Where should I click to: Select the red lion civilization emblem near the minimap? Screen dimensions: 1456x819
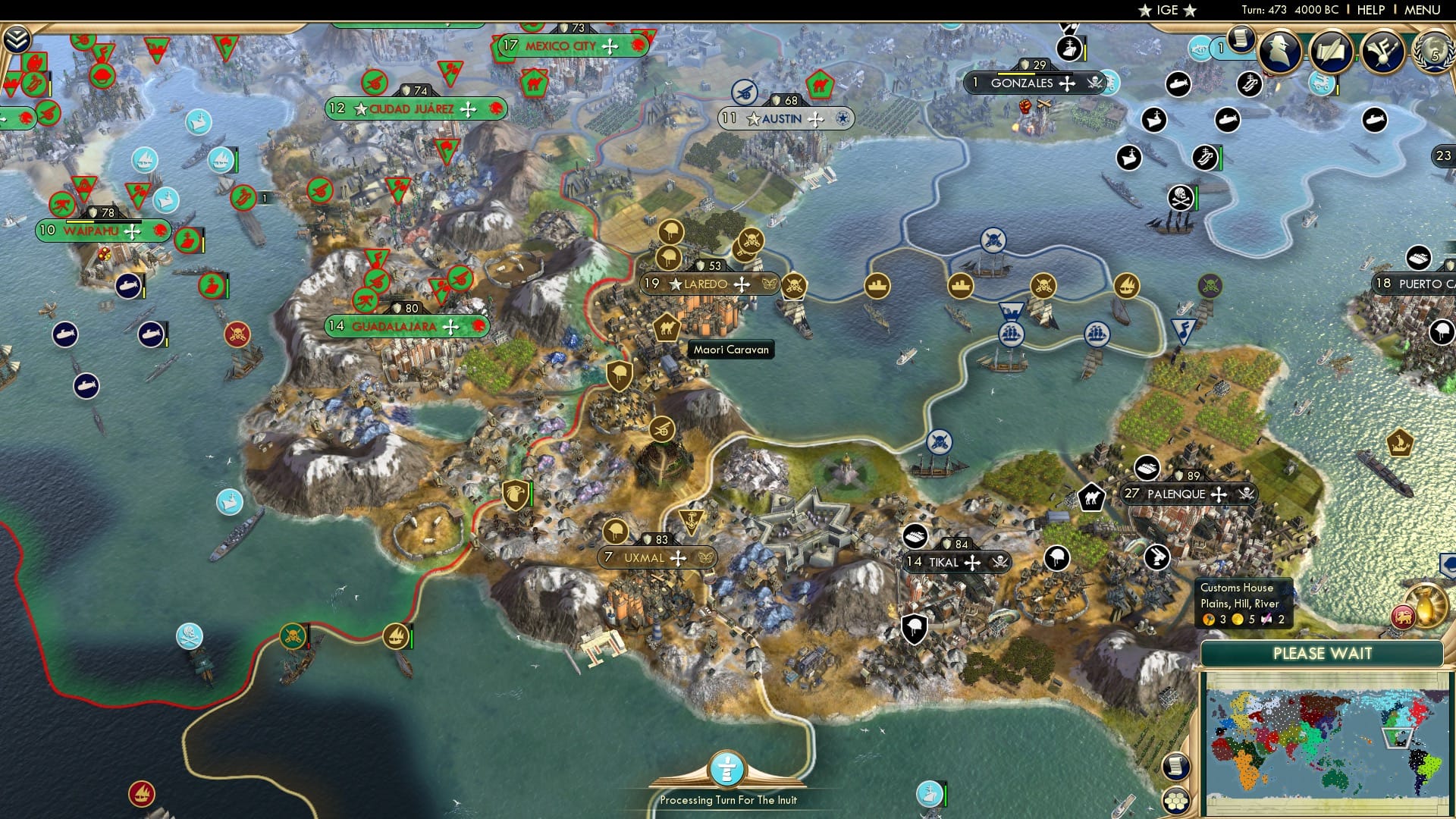click(1404, 617)
